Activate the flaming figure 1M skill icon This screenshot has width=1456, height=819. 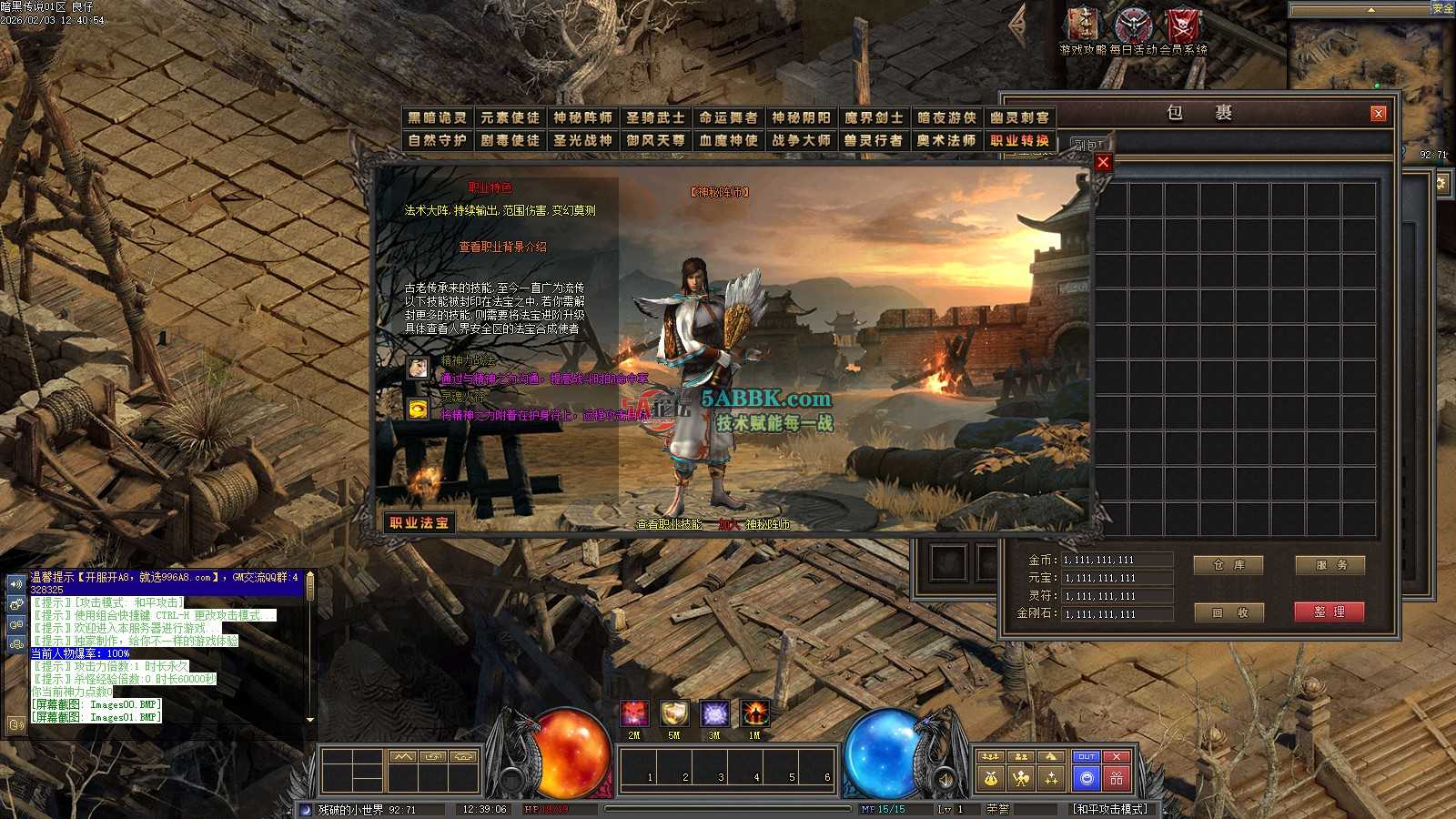pyautogui.click(x=754, y=713)
